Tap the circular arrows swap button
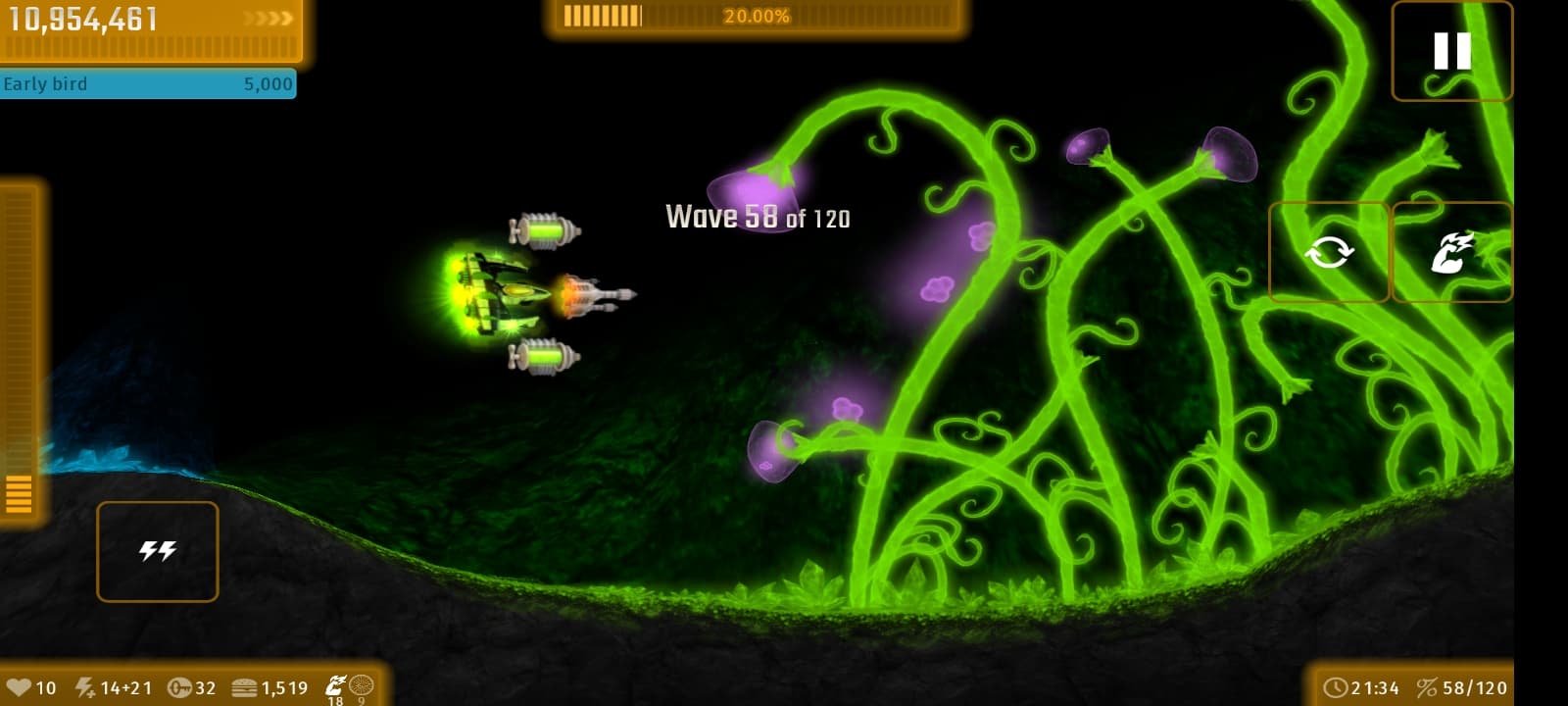The height and width of the screenshot is (706, 1568). [1329, 252]
